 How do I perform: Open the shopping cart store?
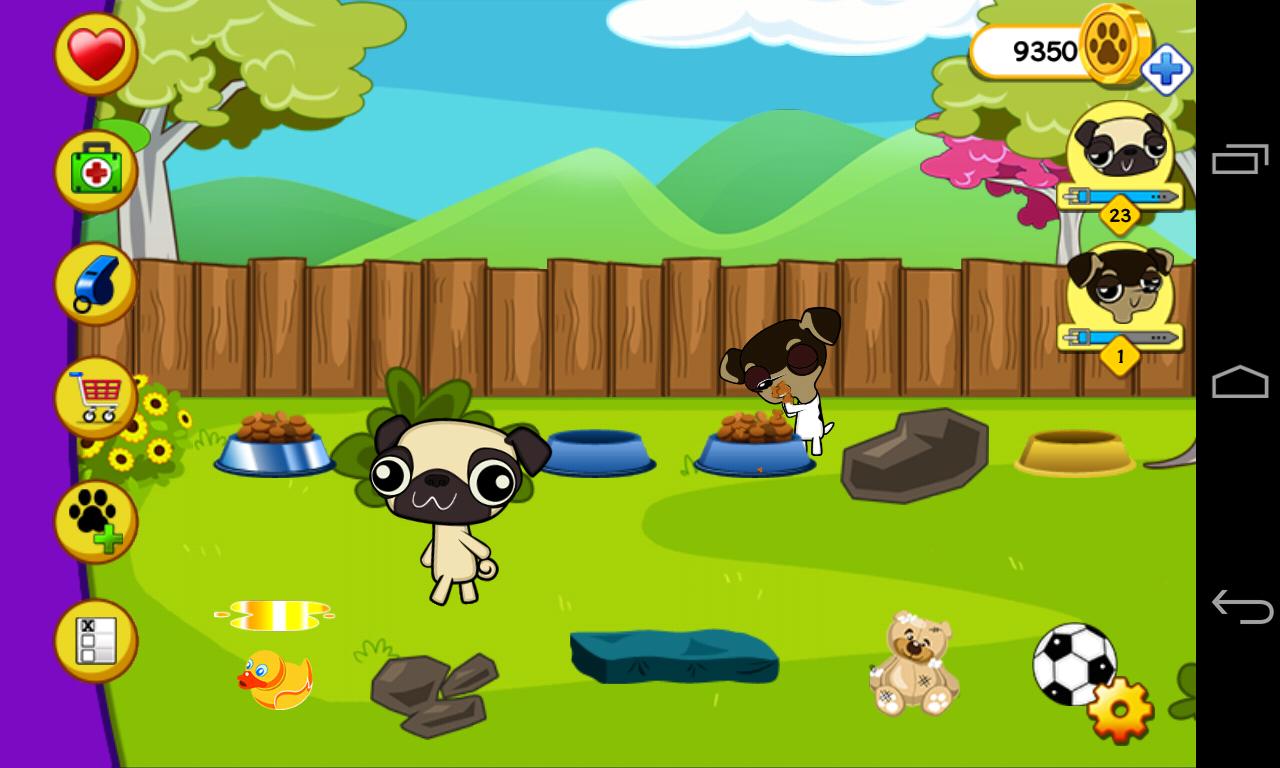click(x=93, y=398)
